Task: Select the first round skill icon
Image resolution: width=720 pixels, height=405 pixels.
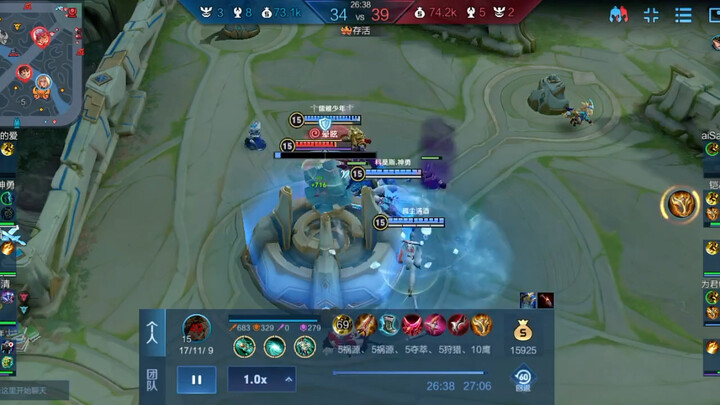Action: 243,346
